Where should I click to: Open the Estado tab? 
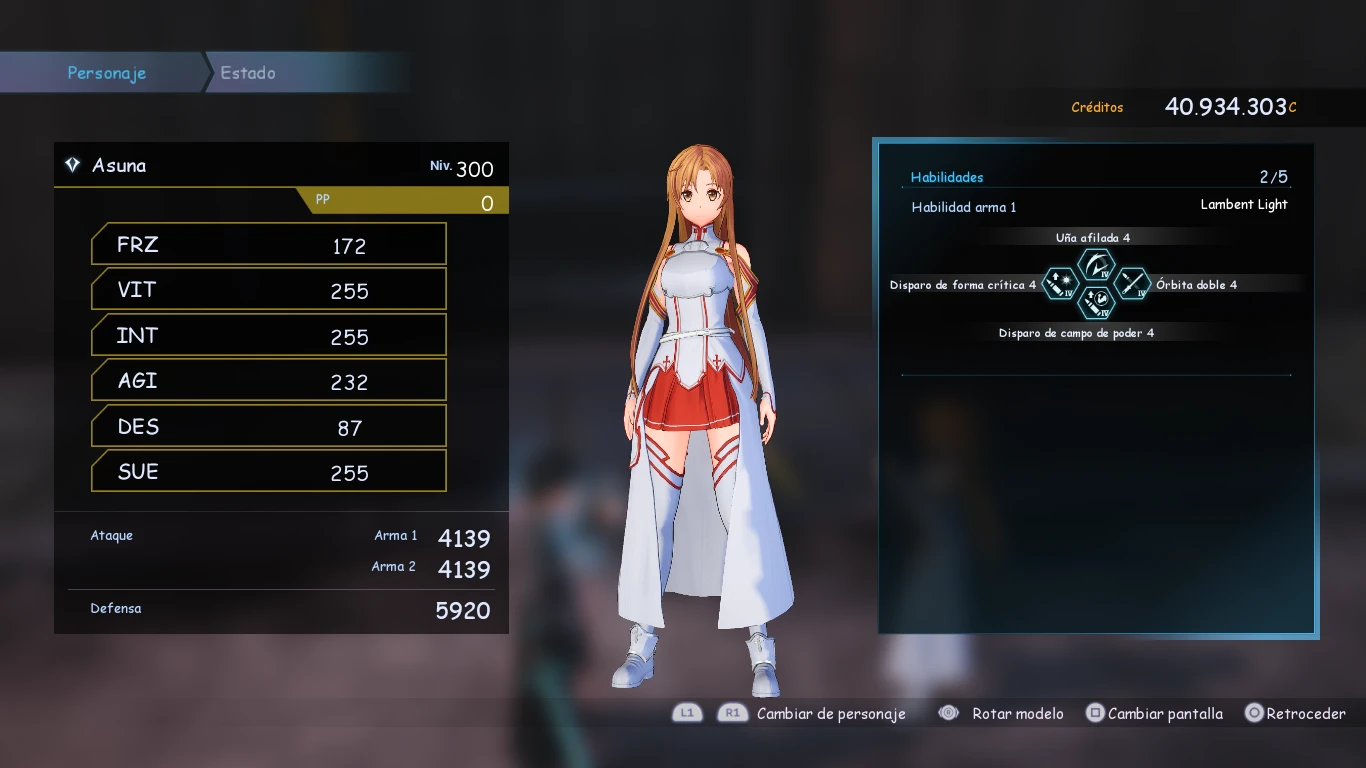[x=248, y=73]
